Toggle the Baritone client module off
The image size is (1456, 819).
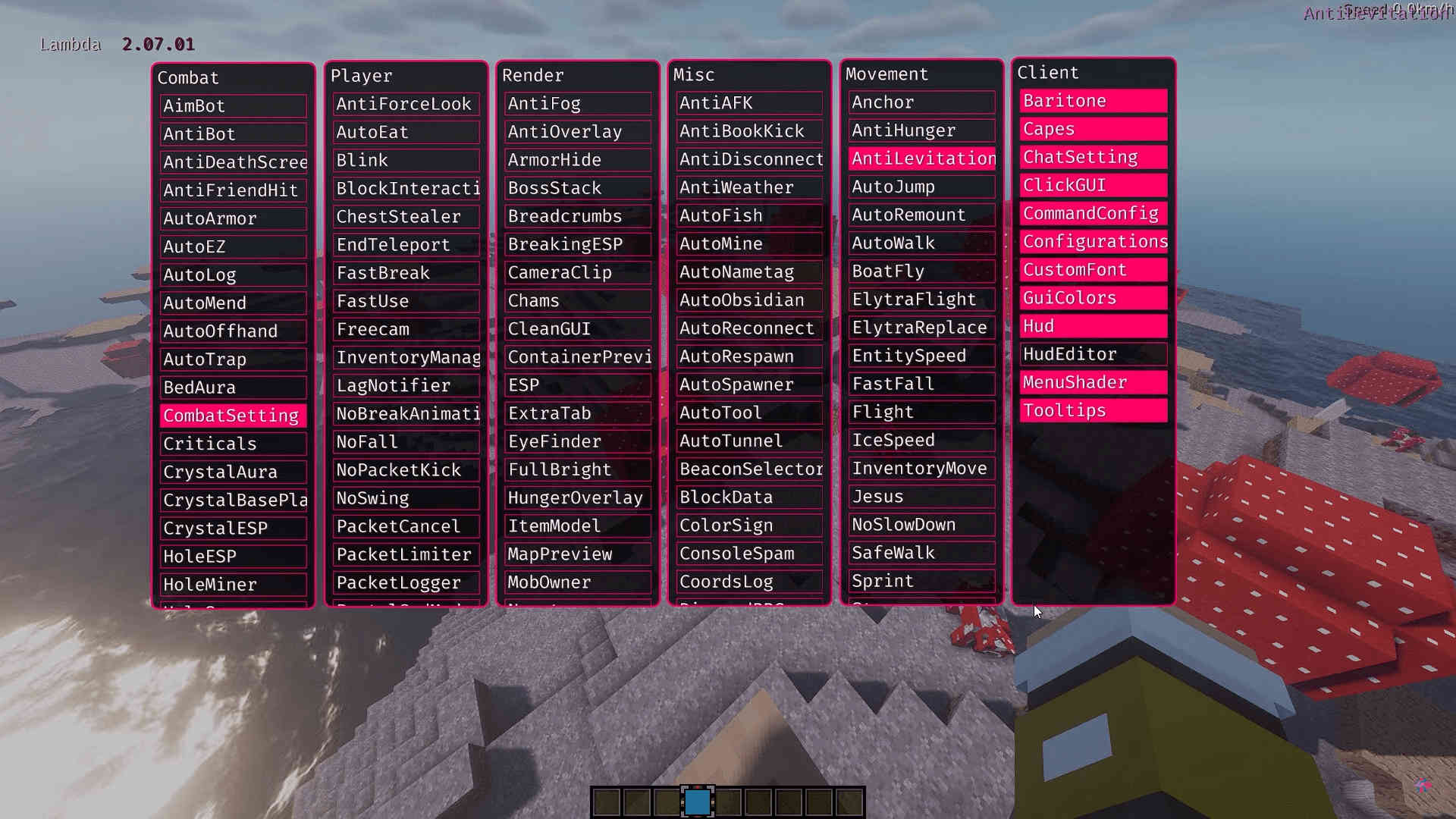point(1092,100)
